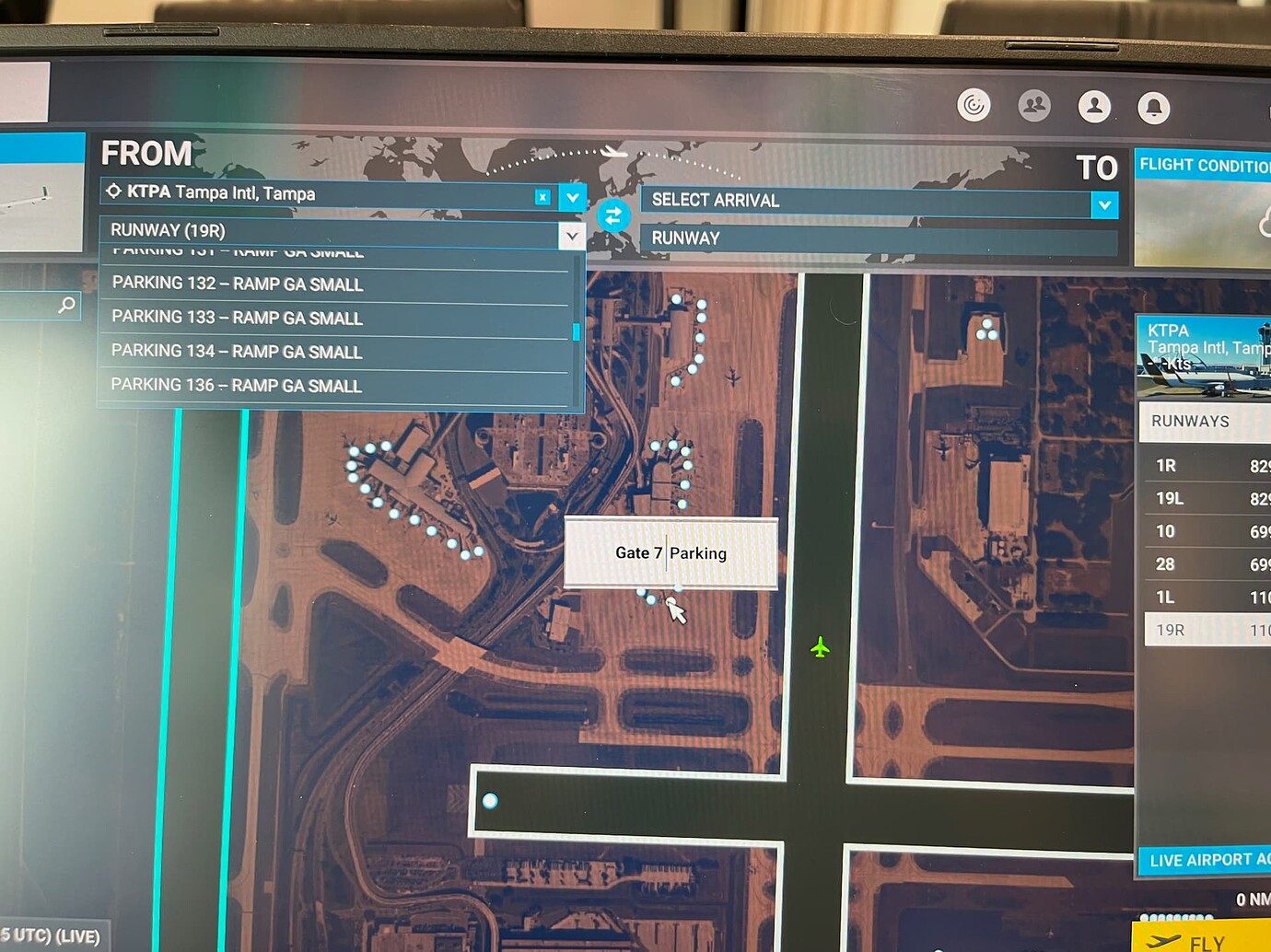Click the multiplayer friends icon

pos(1033,106)
